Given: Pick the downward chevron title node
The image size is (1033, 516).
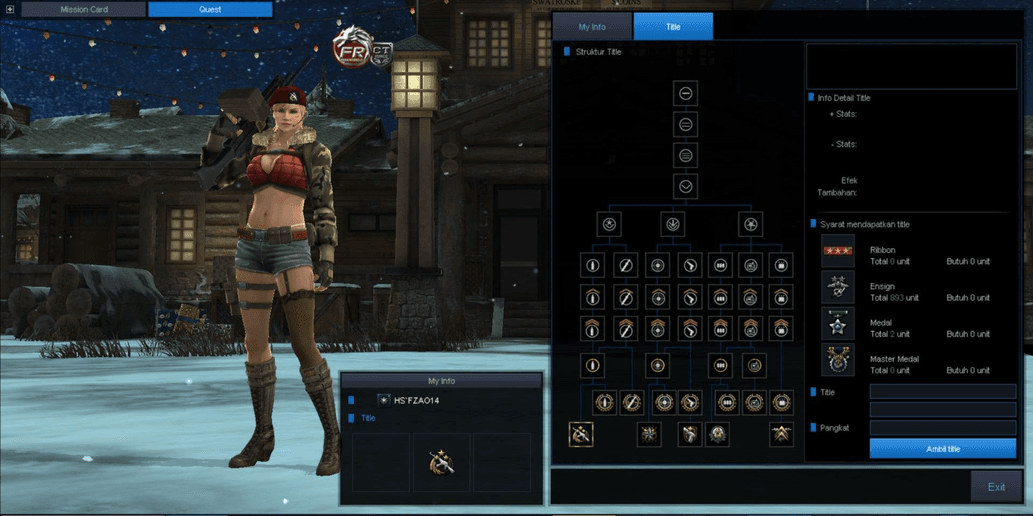Looking at the screenshot, I should coord(686,187).
